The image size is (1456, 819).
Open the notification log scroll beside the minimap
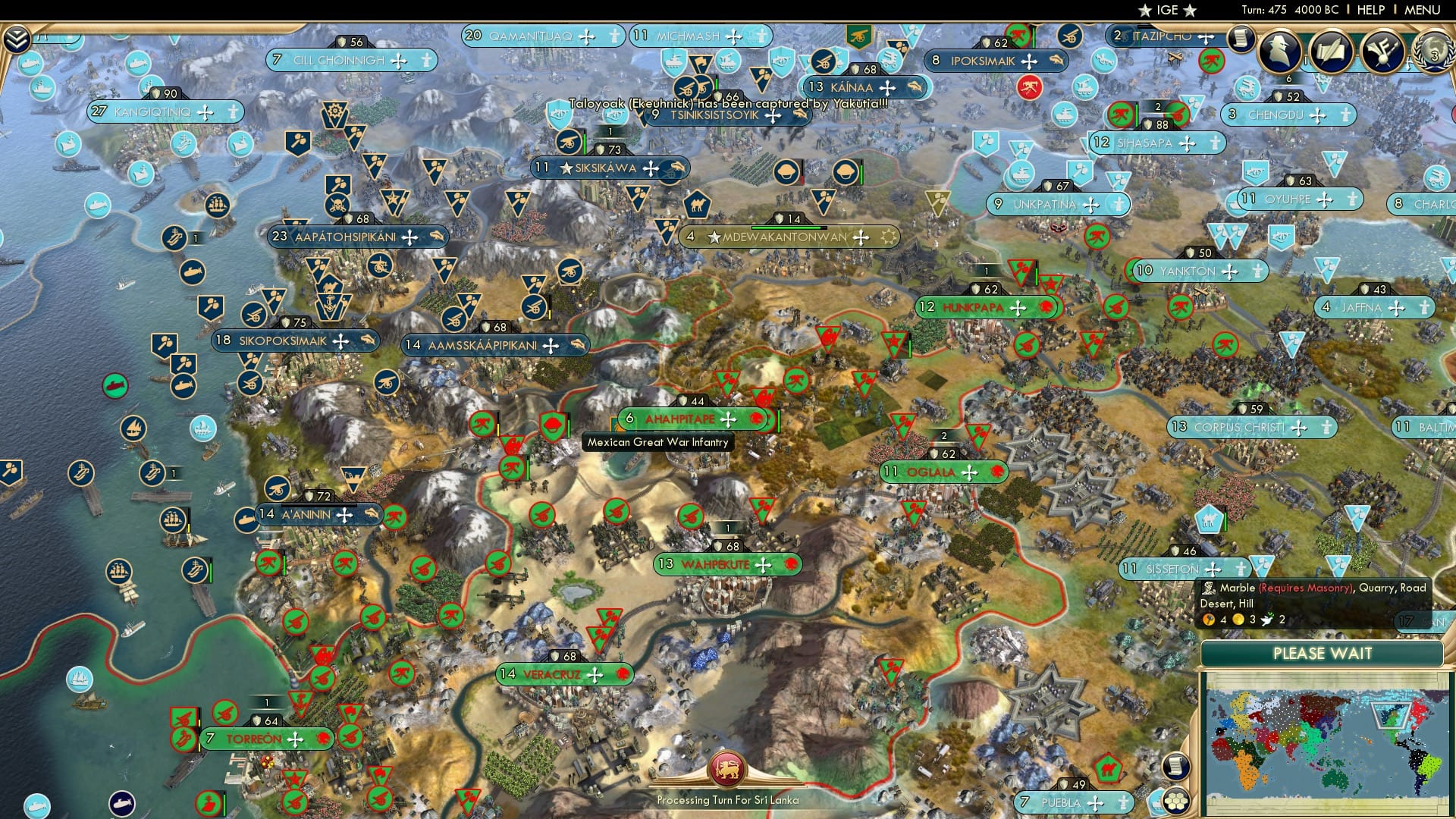coord(1176,767)
